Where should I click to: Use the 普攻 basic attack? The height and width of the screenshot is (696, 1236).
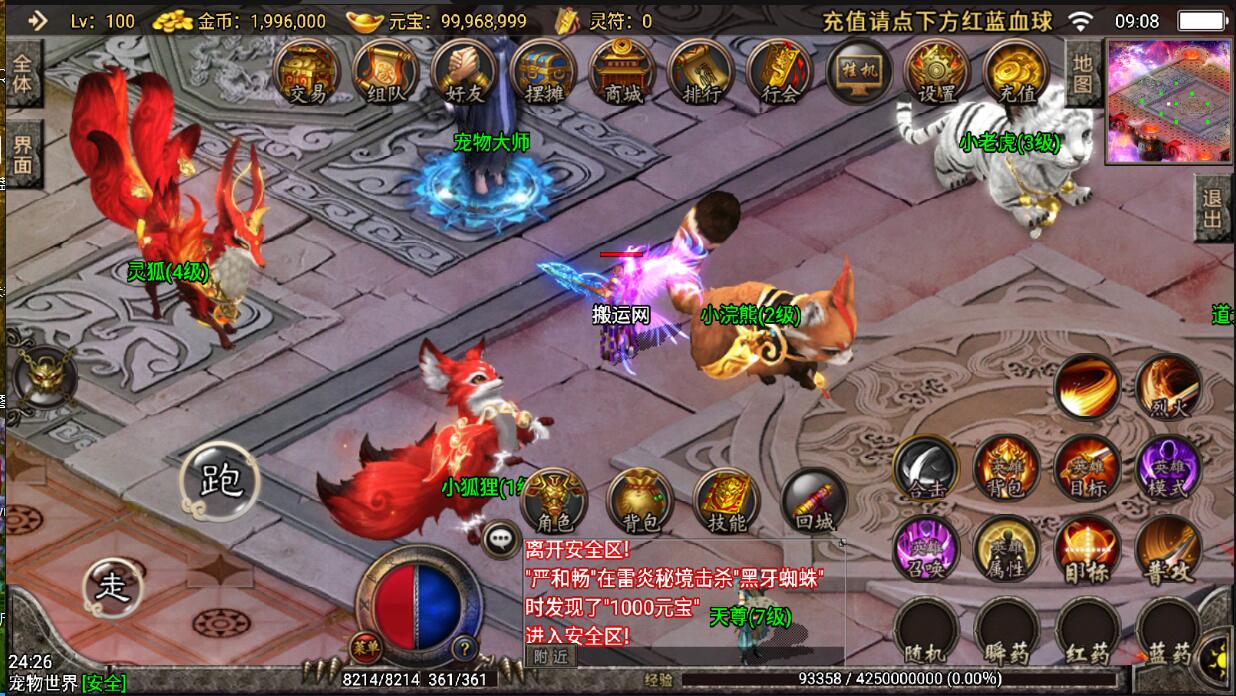pyautogui.click(x=1169, y=549)
